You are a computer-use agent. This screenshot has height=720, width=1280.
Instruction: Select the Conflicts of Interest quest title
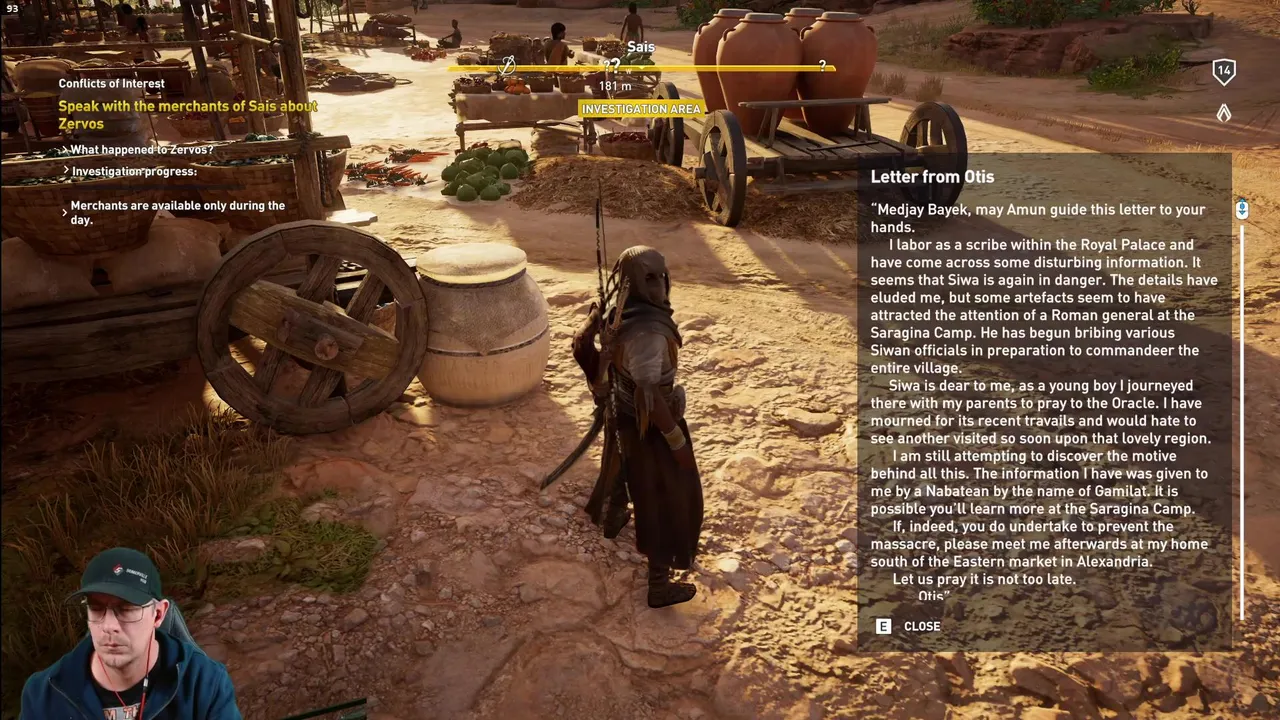tap(111, 84)
